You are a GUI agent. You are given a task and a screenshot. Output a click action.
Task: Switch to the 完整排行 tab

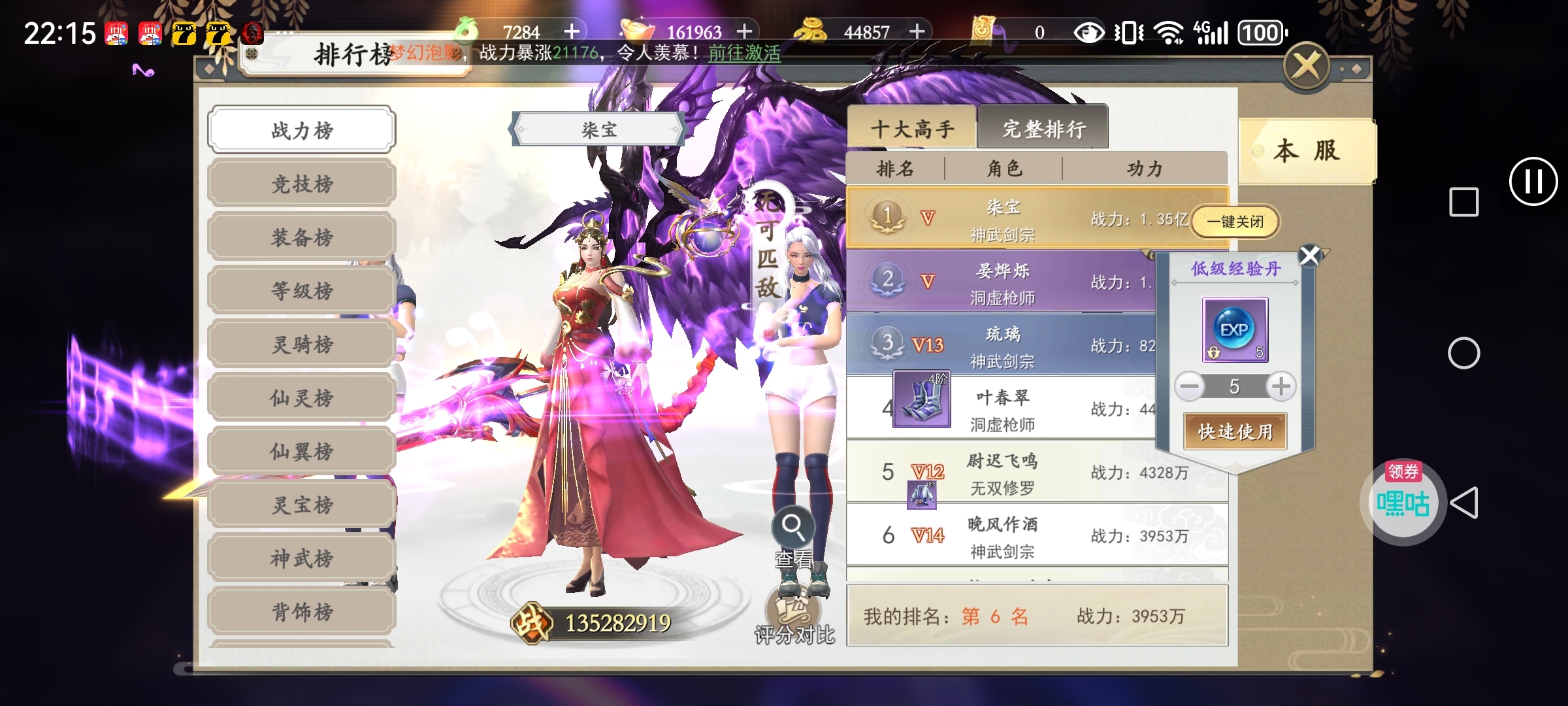1043,129
